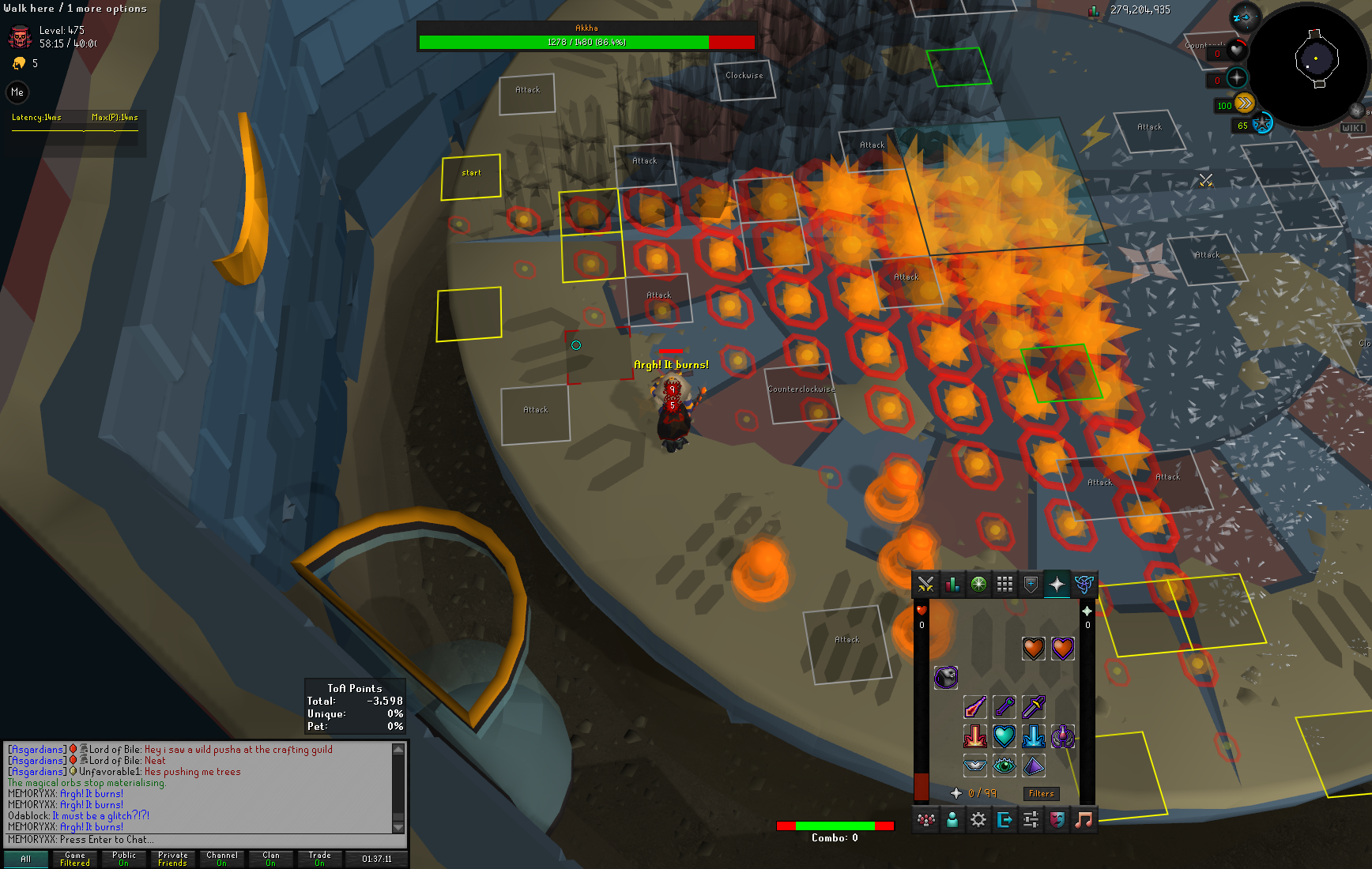This screenshot has width=1372, height=869.
Task: Click the minimap compass
Action: [x=1245, y=17]
